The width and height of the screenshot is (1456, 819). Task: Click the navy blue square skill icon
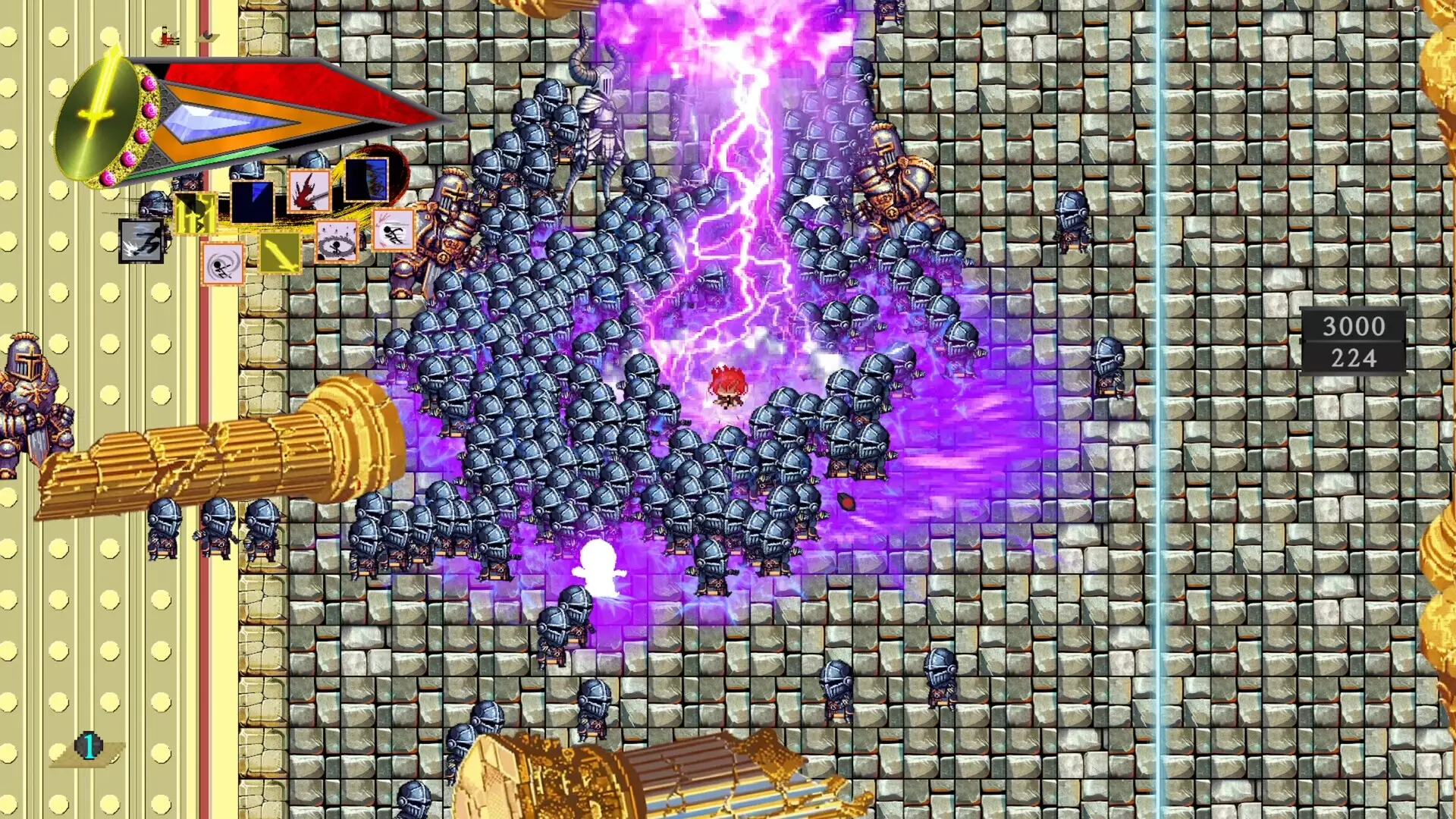[x=252, y=202]
